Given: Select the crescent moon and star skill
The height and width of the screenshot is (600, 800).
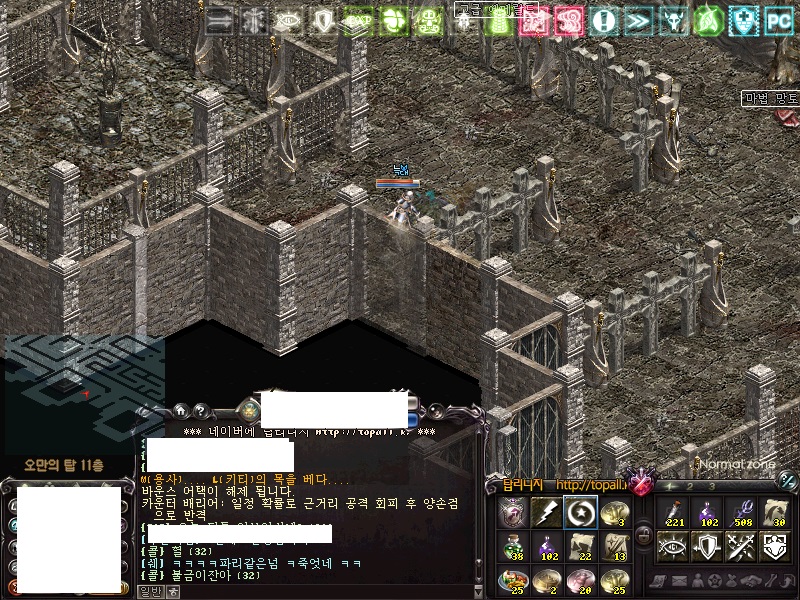Looking at the screenshot, I should pyautogui.click(x=580, y=513).
